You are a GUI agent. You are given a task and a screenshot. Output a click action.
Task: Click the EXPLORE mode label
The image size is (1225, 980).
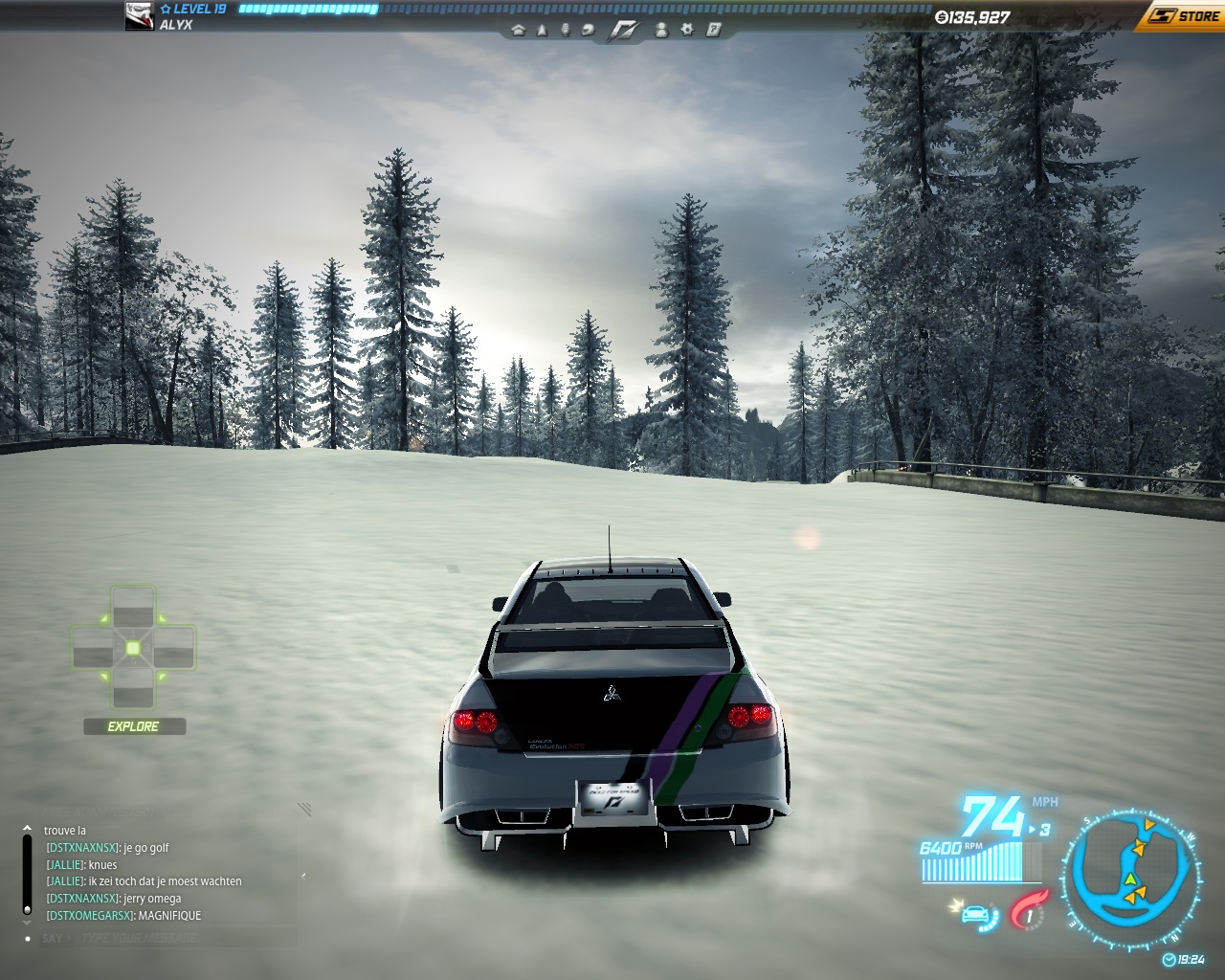click(x=133, y=725)
